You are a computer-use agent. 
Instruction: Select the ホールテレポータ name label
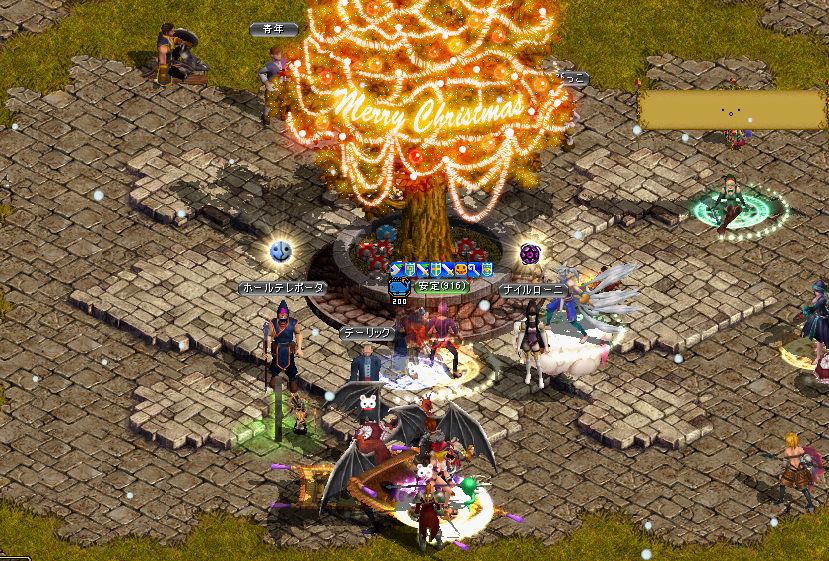[283, 288]
